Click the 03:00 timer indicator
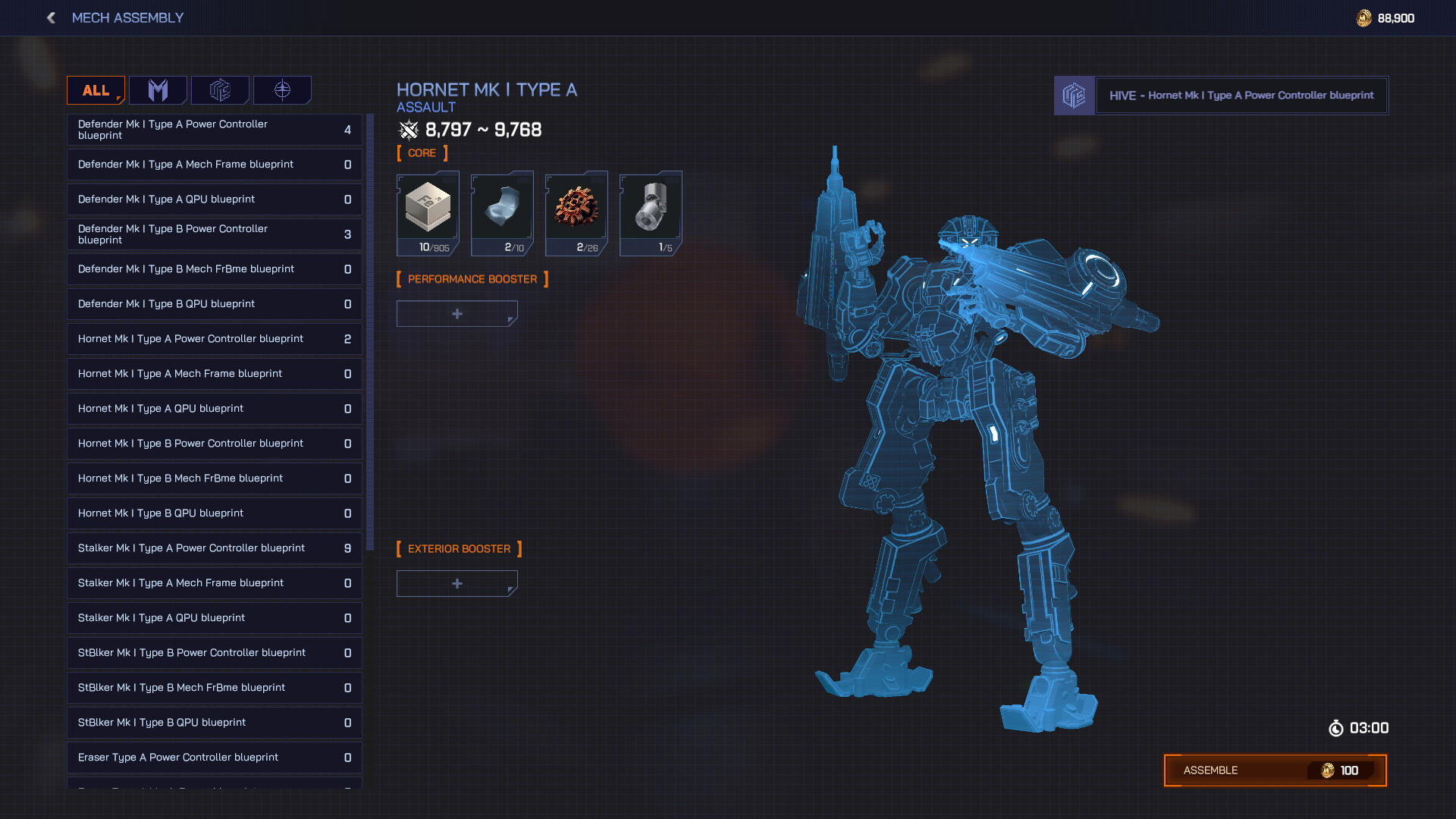 1360,727
